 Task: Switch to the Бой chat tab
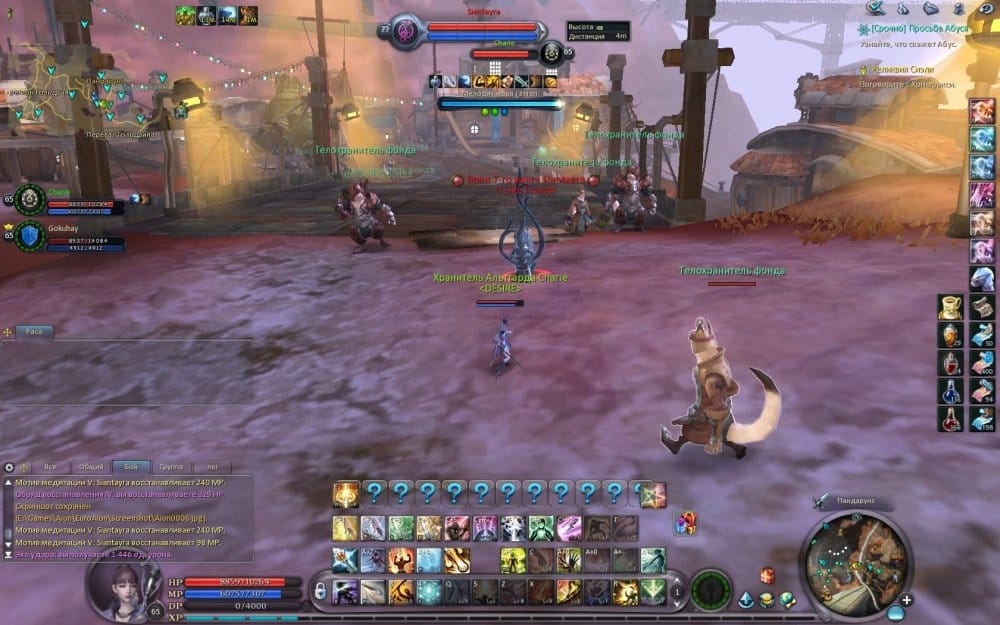click(x=132, y=467)
